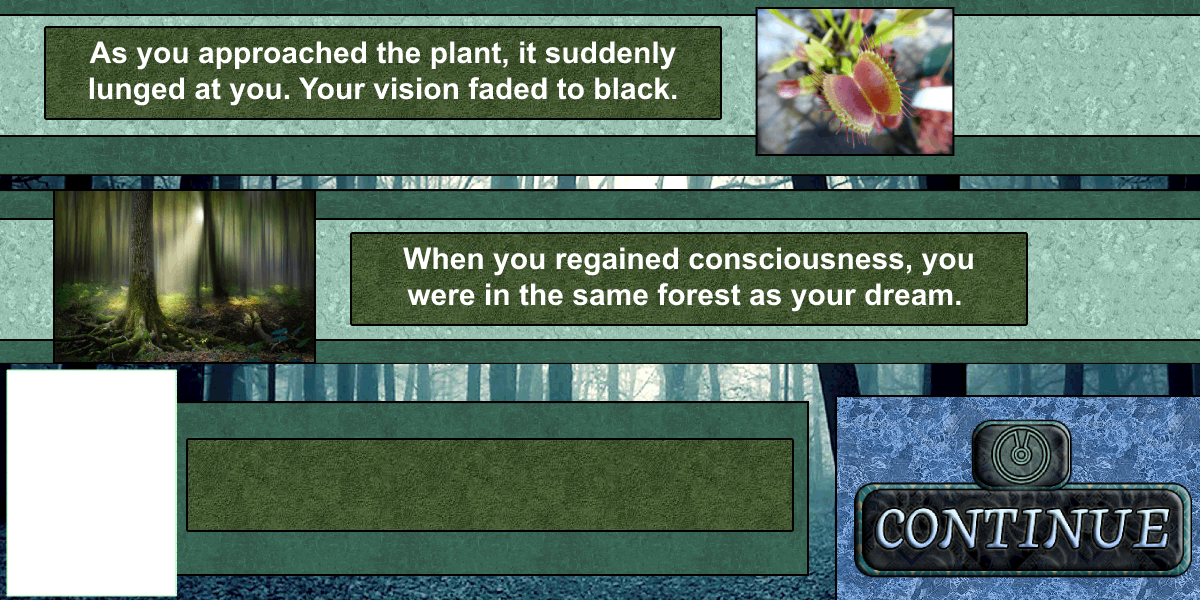Screen dimensions: 1200x600
Task: Continue to the next story screen
Action: click(x=1020, y=527)
